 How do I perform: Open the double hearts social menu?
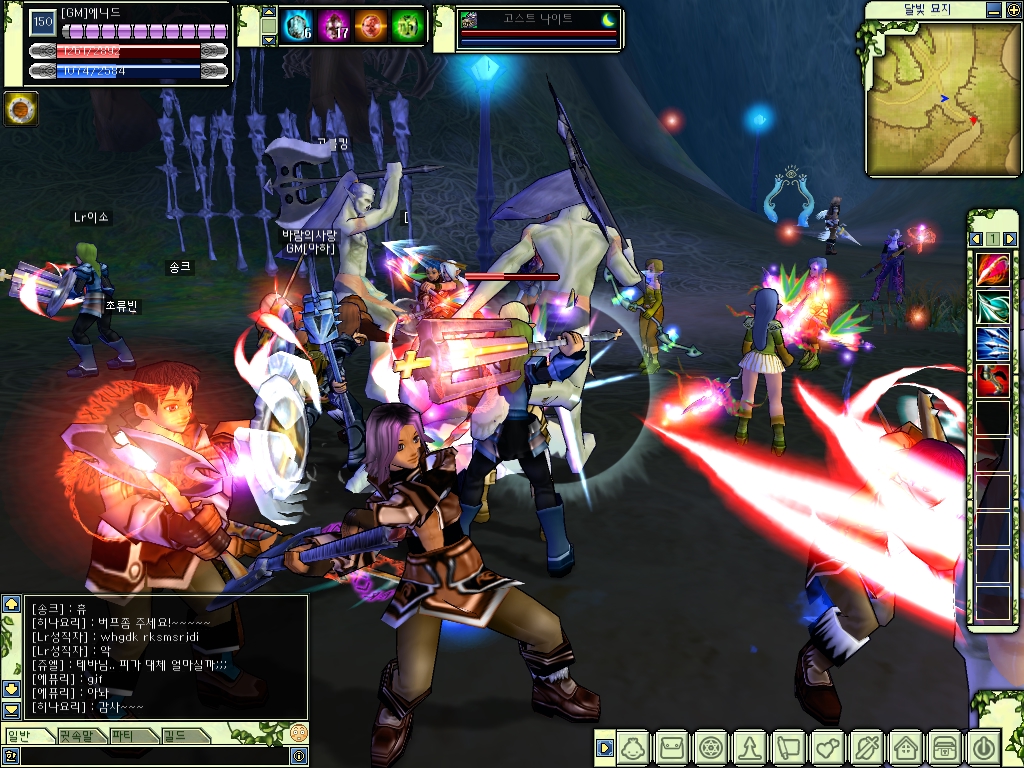coord(828,747)
